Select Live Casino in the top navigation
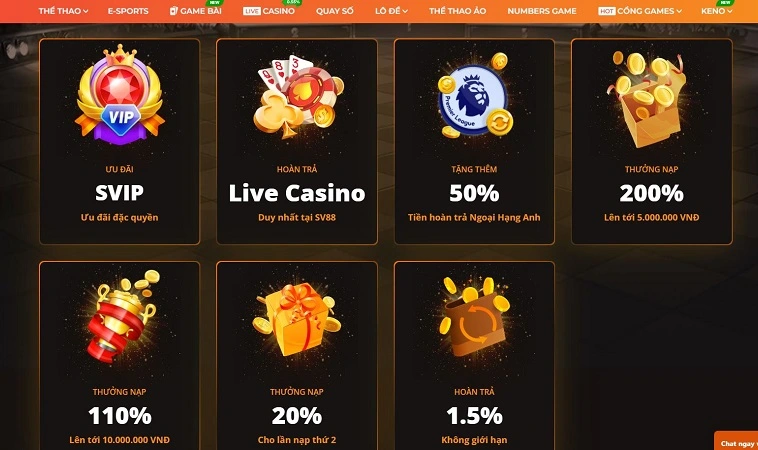Image resolution: width=758 pixels, height=450 pixels. [270, 10]
